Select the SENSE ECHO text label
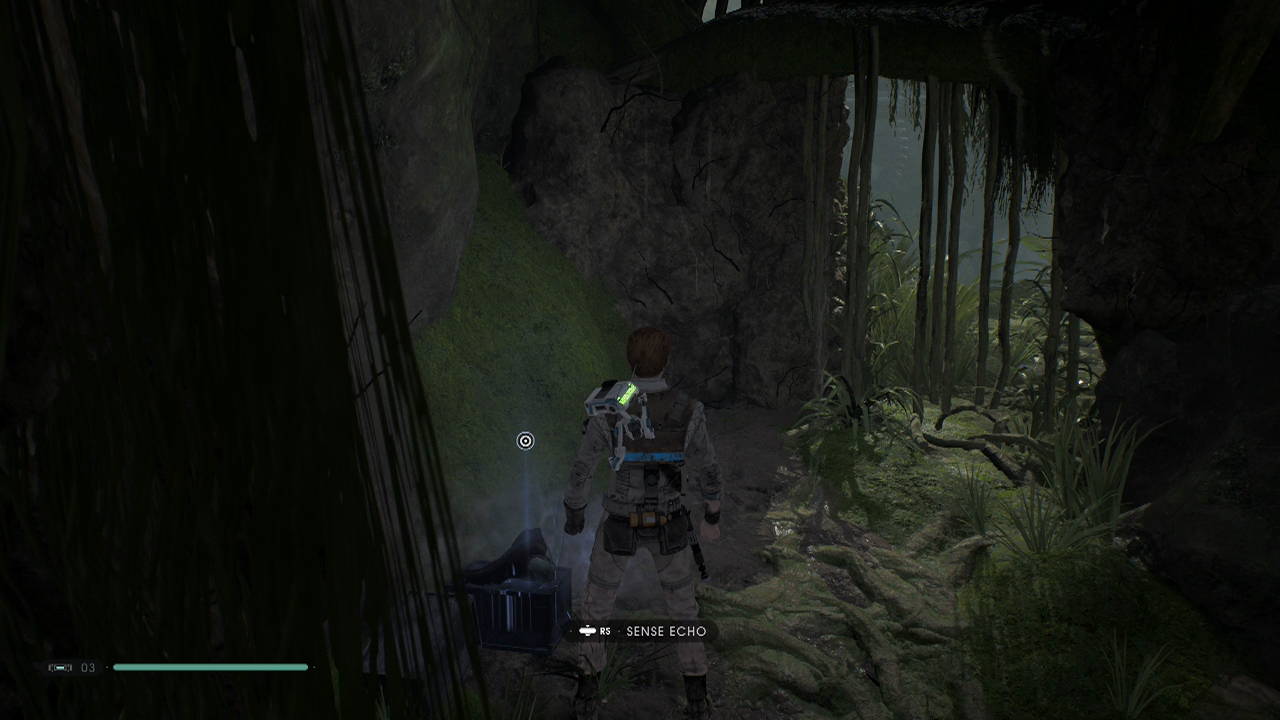Image resolution: width=1280 pixels, height=720 pixels. 666,631
